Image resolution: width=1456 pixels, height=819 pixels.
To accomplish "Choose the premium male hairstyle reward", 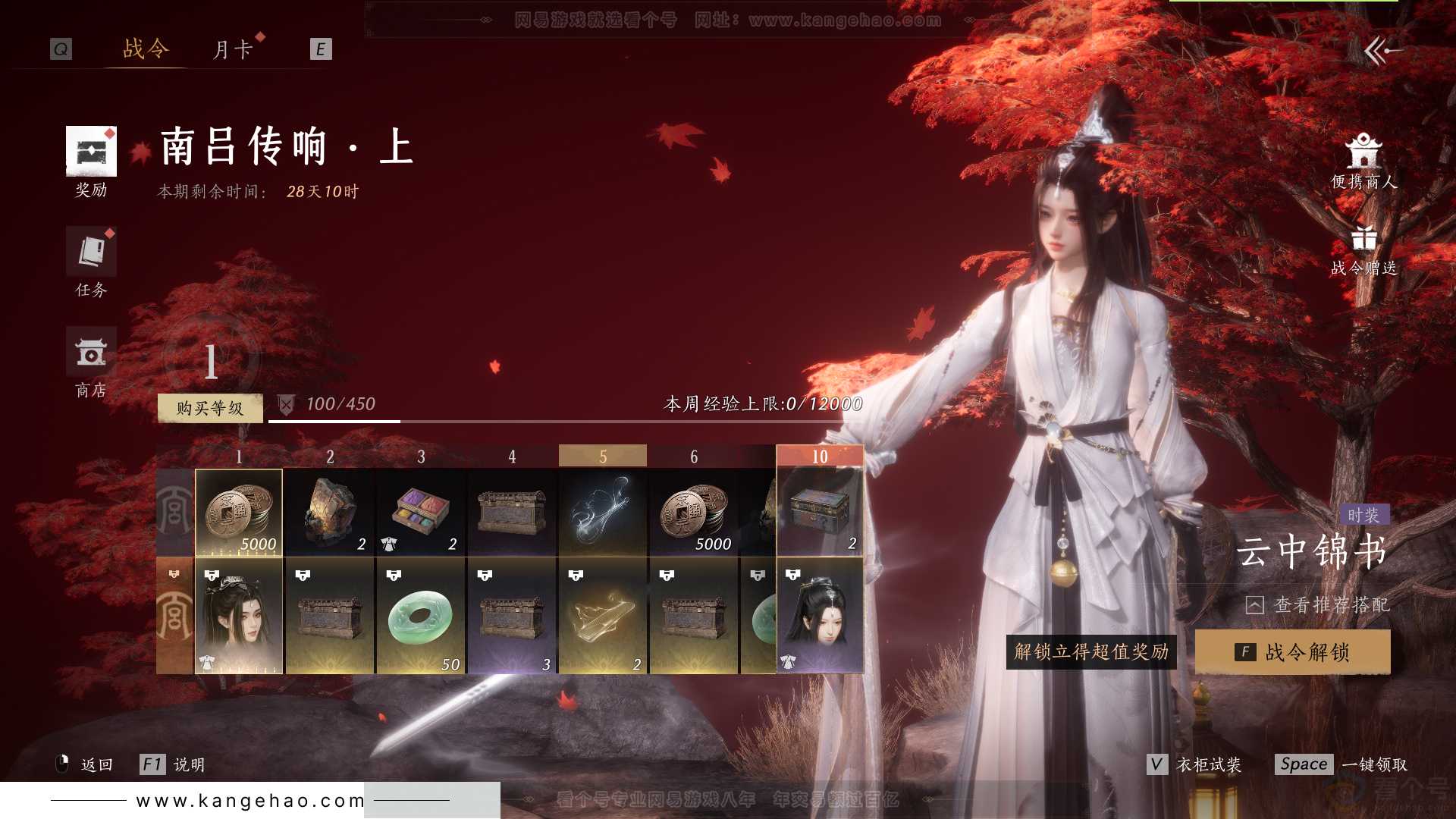I will pos(239,616).
